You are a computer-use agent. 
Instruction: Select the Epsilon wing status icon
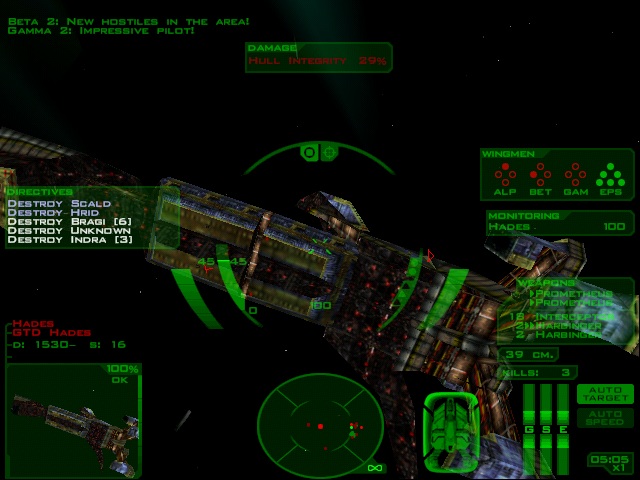pyautogui.click(x=609, y=177)
